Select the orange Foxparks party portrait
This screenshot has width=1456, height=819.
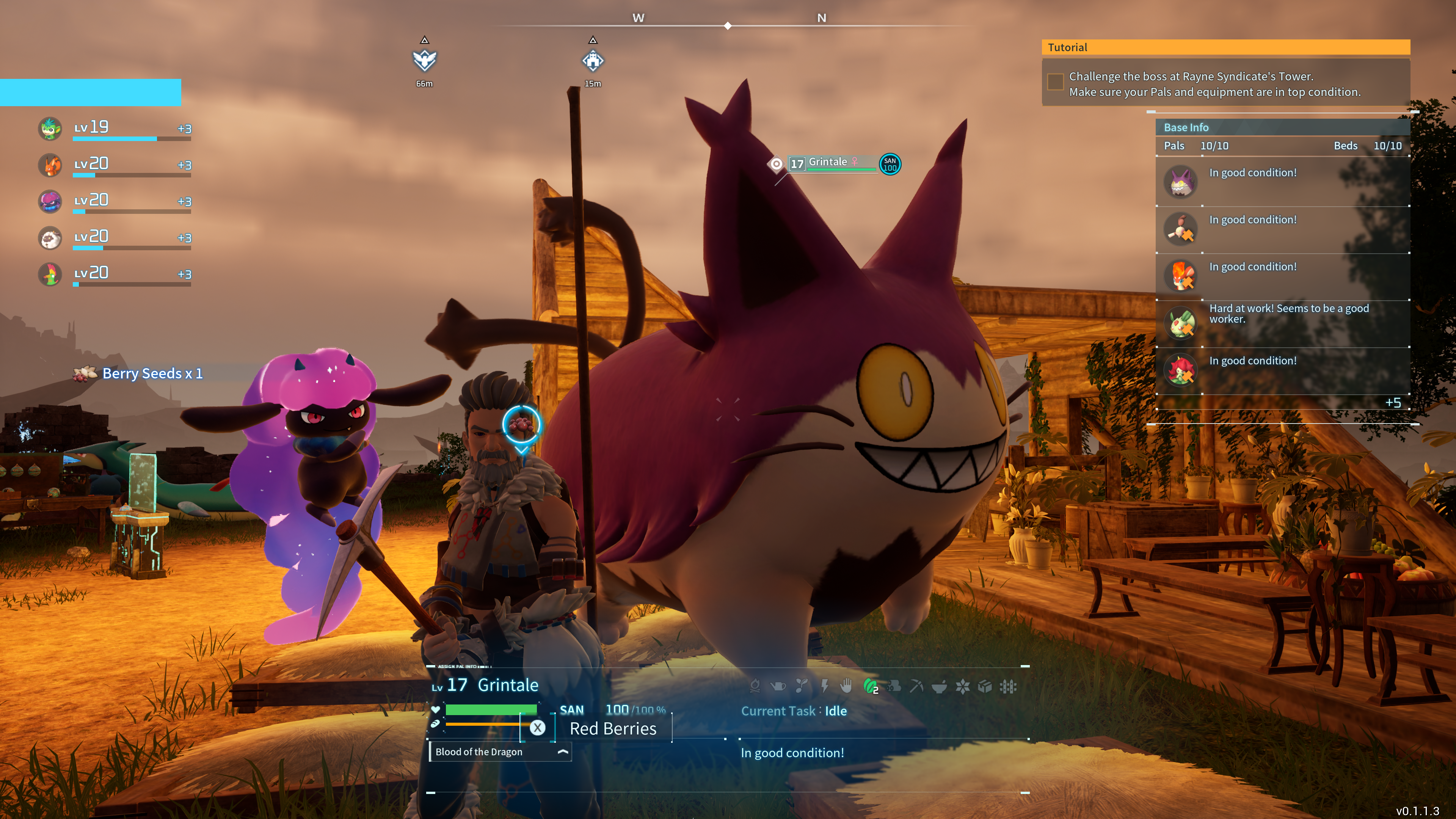50,165
